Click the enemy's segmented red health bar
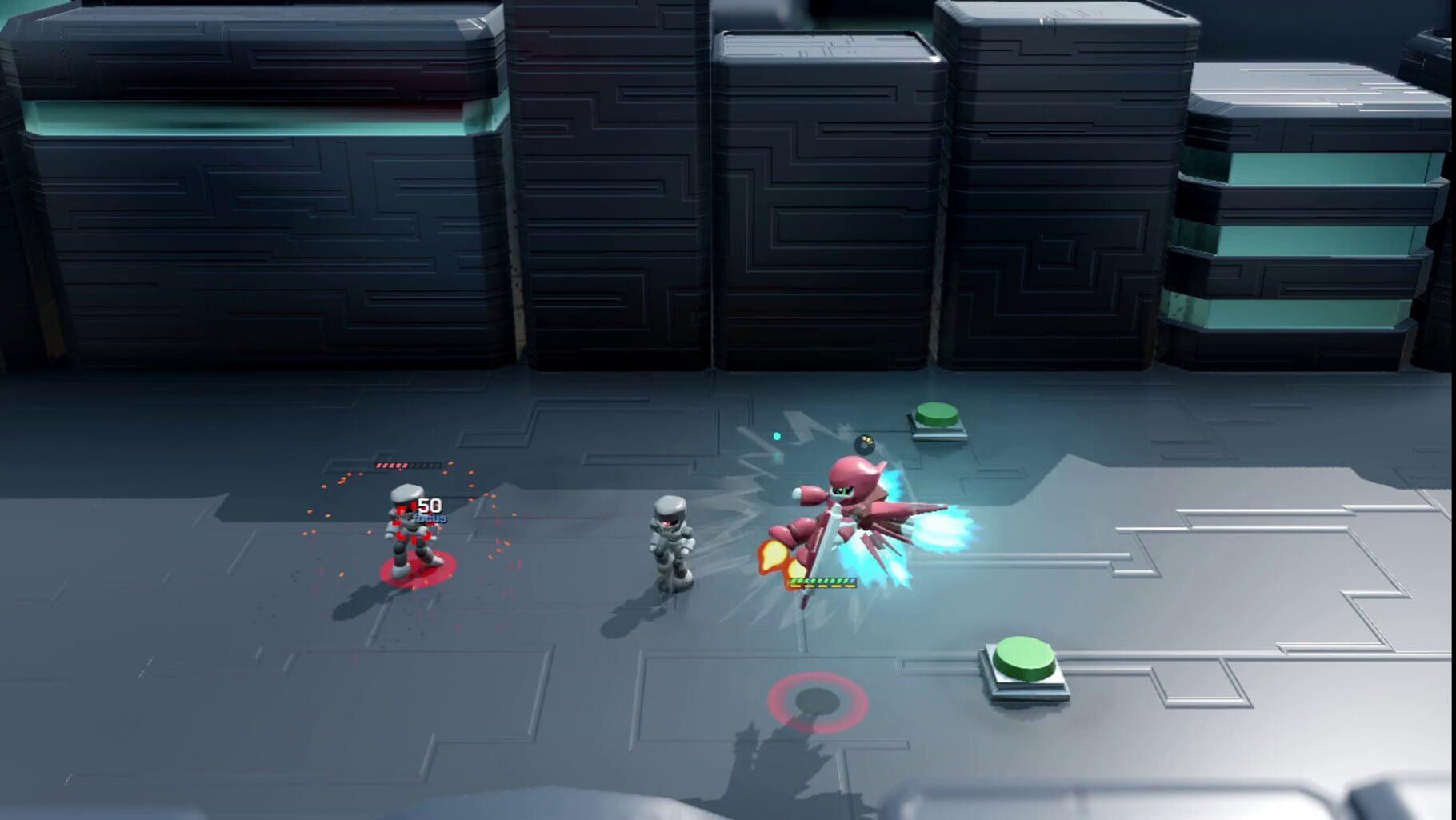1456x820 pixels. pos(406,466)
